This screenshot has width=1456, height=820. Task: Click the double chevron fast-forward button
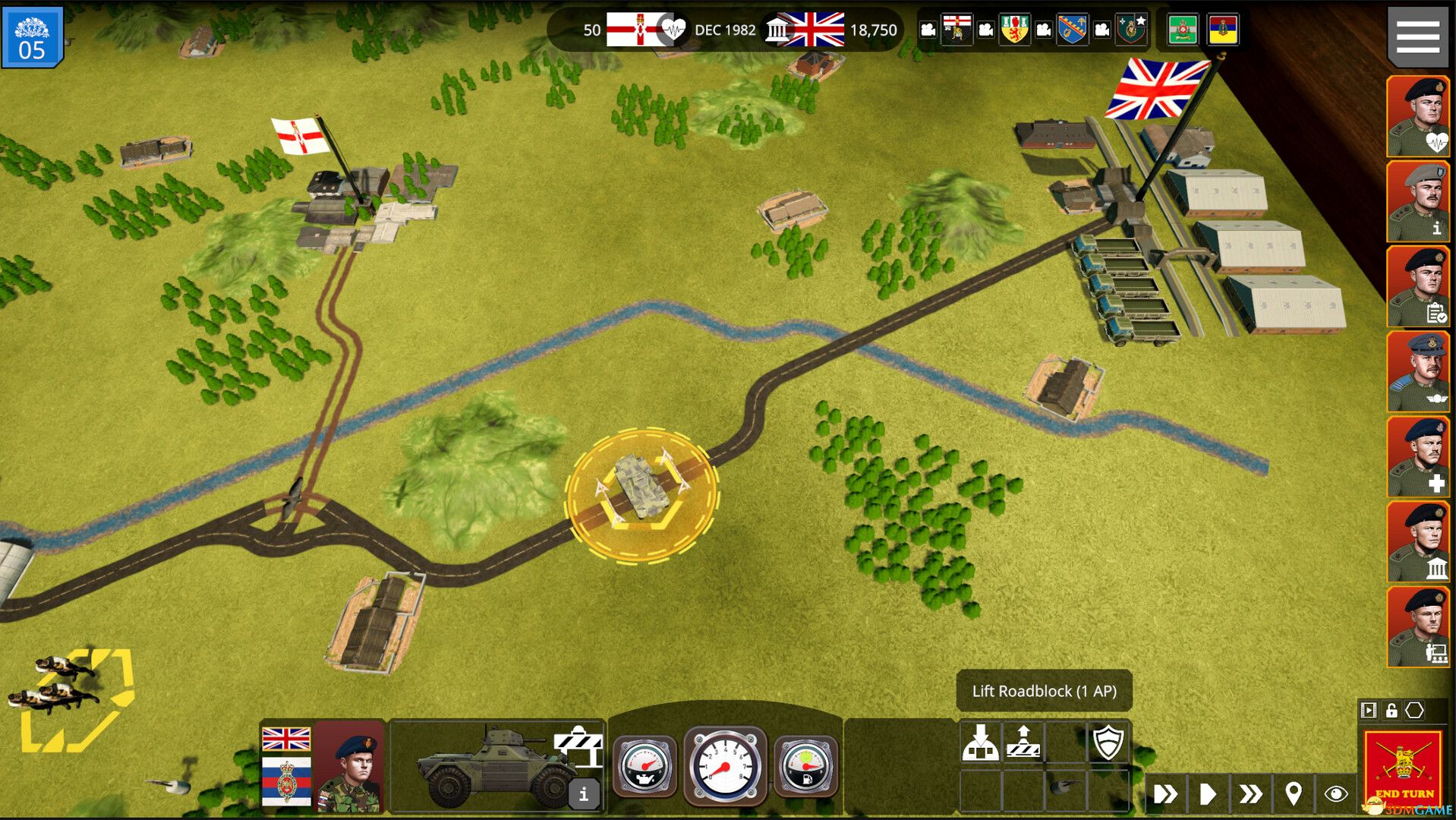(x=1250, y=794)
